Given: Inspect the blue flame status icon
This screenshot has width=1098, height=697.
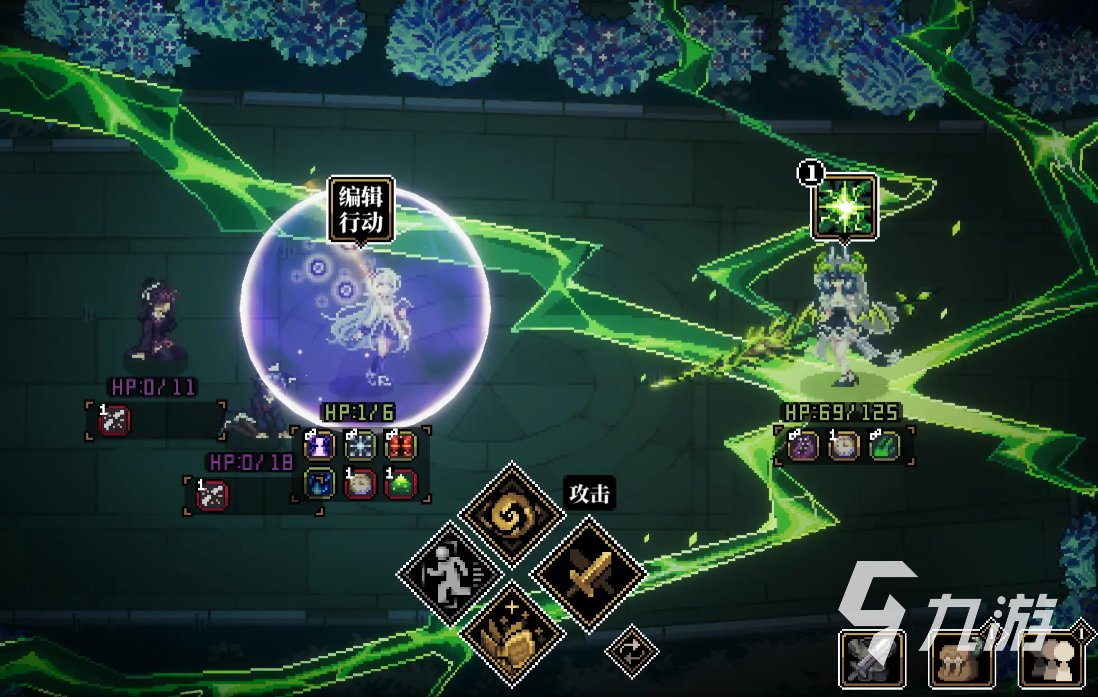Looking at the screenshot, I should pyautogui.click(x=319, y=485).
